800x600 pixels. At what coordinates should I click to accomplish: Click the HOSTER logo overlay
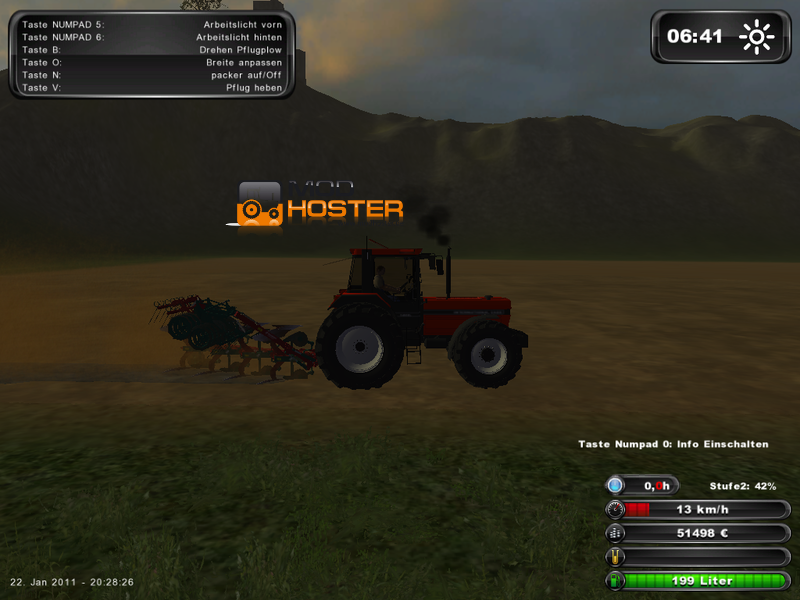coord(320,205)
